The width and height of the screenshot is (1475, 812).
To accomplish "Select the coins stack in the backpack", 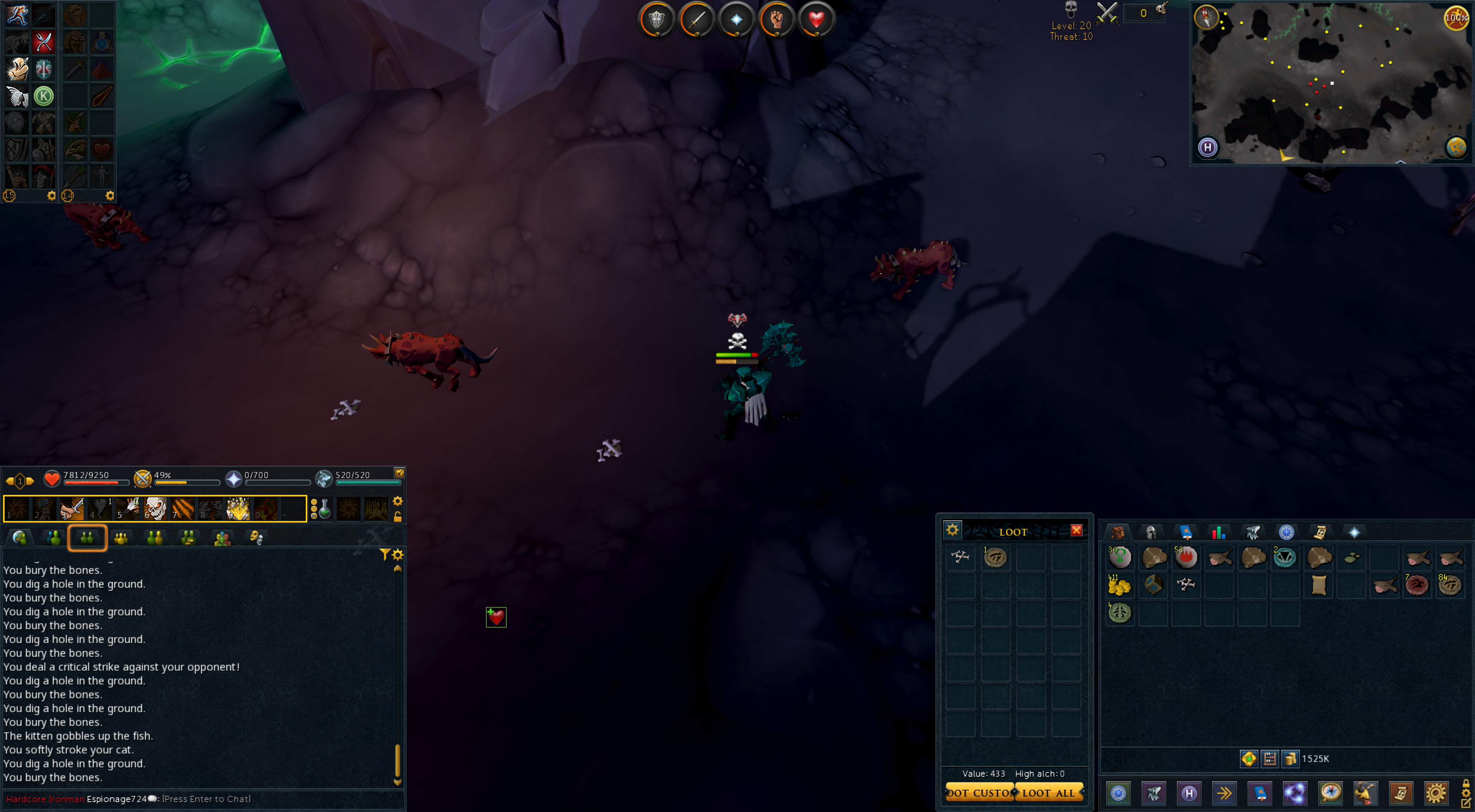I will pyautogui.click(x=1119, y=585).
